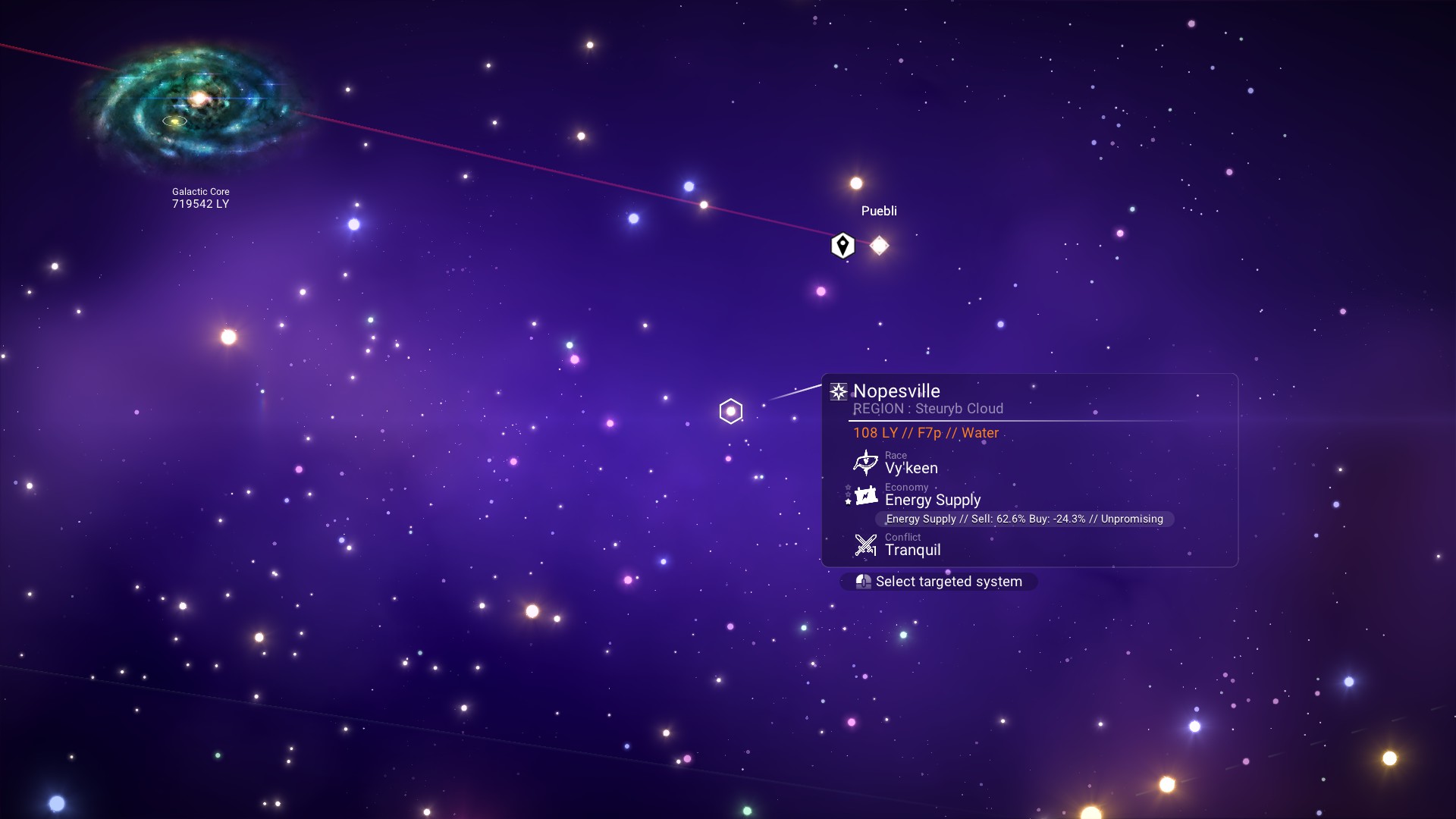Image resolution: width=1456 pixels, height=819 pixels.
Task: Select the Galactic Core spiral icon
Action: [x=196, y=104]
